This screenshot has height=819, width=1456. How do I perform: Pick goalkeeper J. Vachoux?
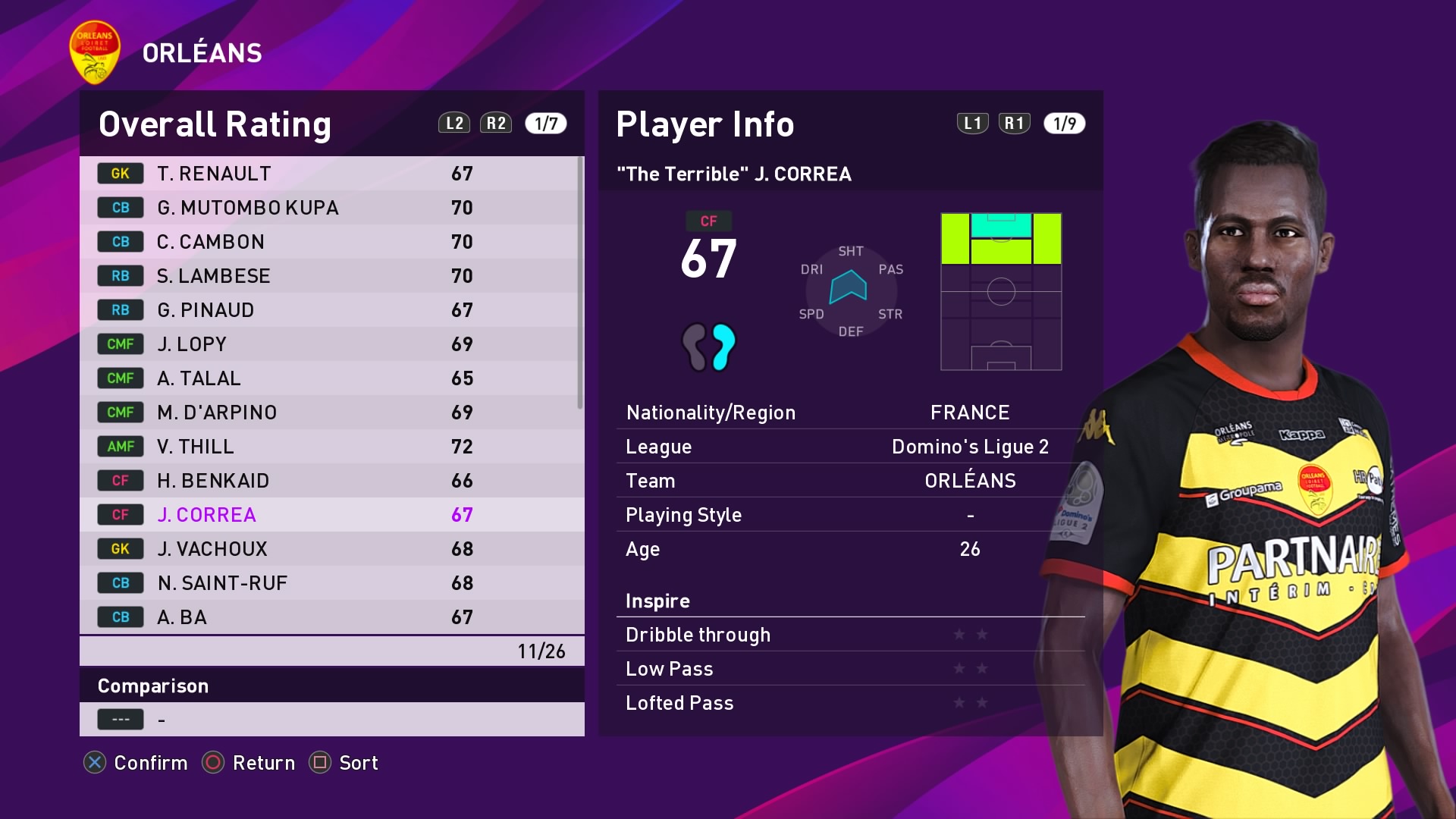331,549
